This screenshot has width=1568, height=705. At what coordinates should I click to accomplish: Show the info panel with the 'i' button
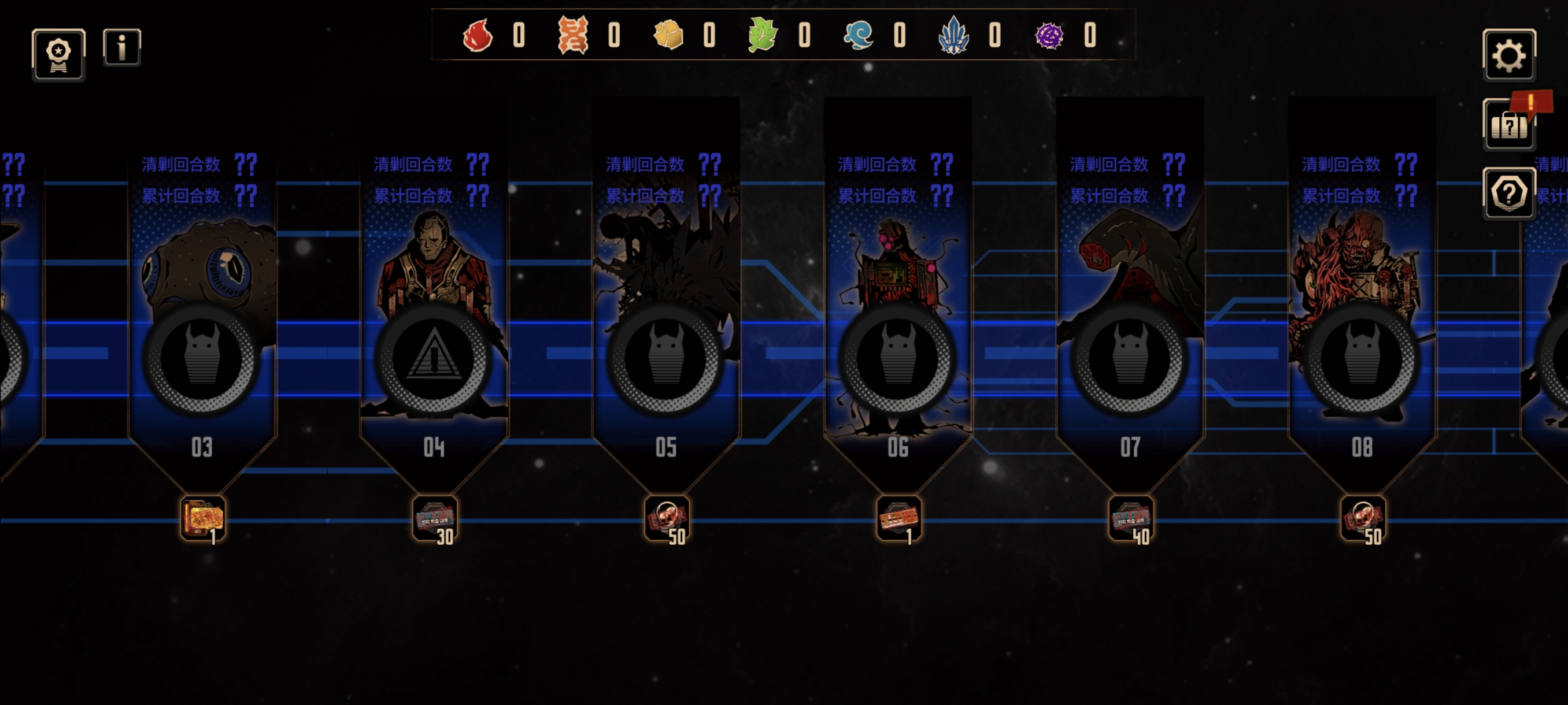(x=122, y=47)
